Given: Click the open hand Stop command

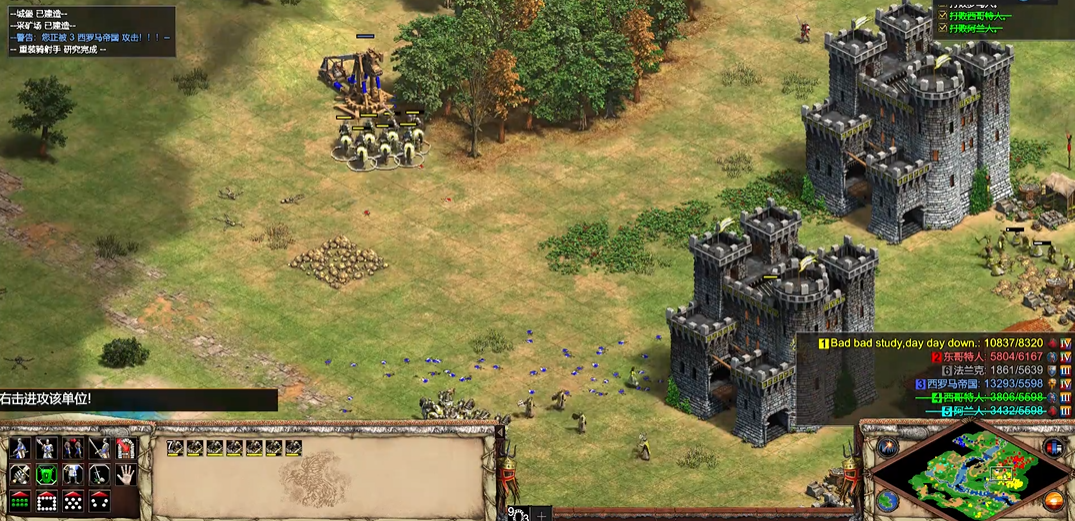Looking at the screenshot, I should [125, 474].
